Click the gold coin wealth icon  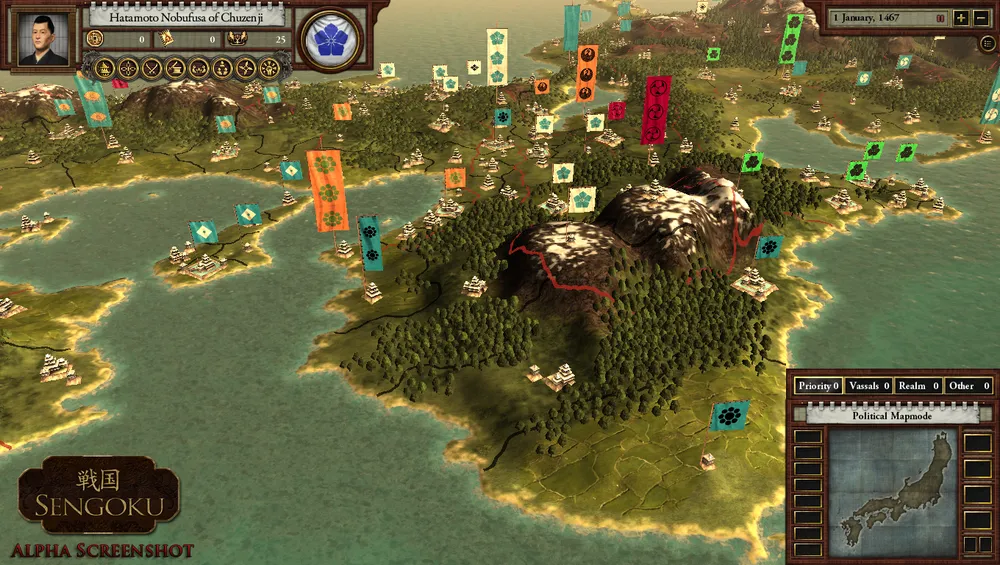(x=96, y=40)
